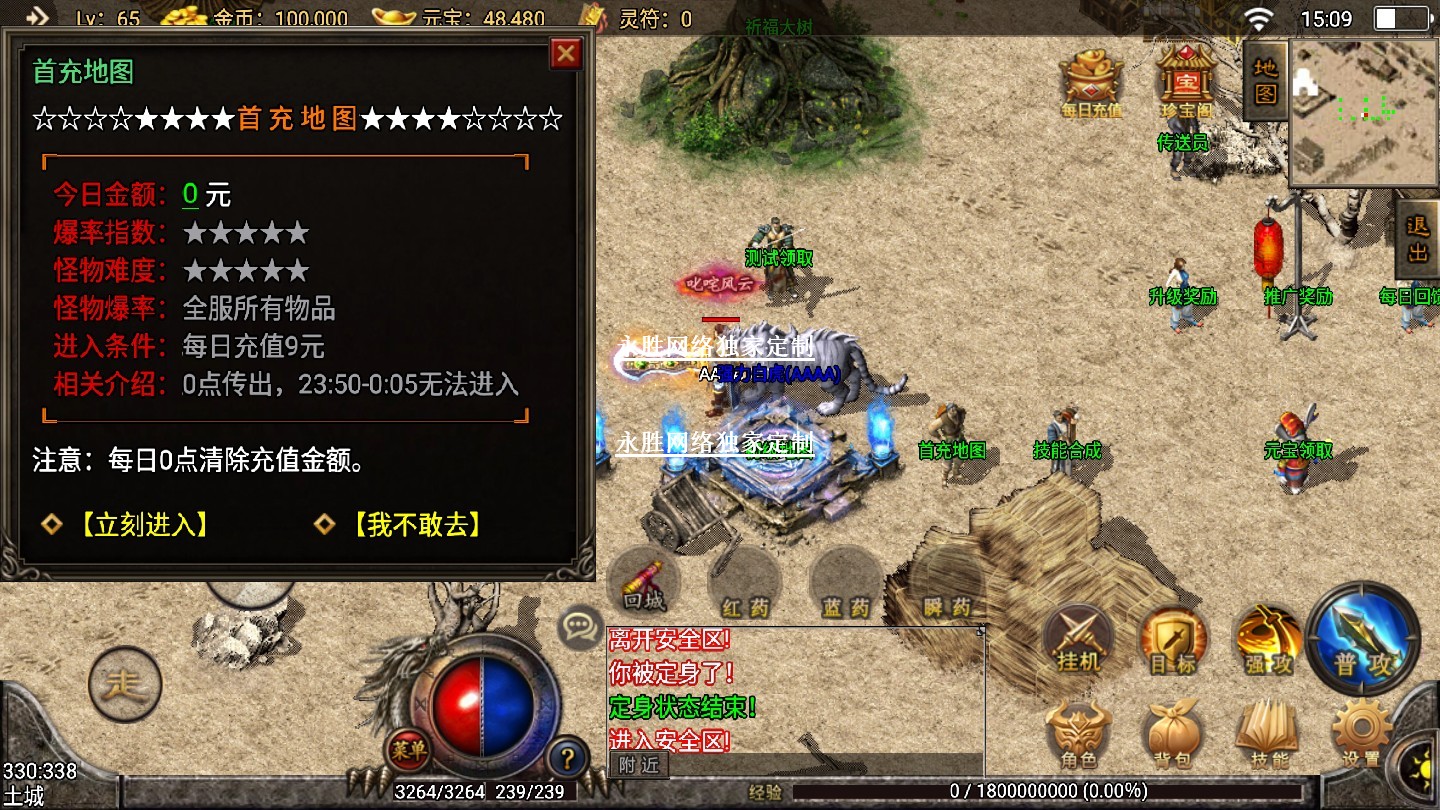Toggle the 地图 map button
Screen dimensions: 1440x810
[1265, 81]
